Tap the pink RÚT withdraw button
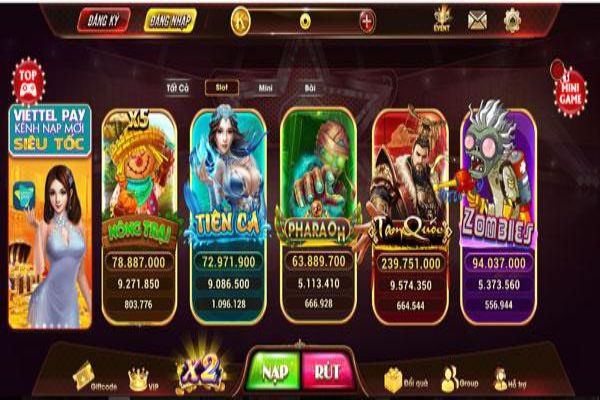 327,370
